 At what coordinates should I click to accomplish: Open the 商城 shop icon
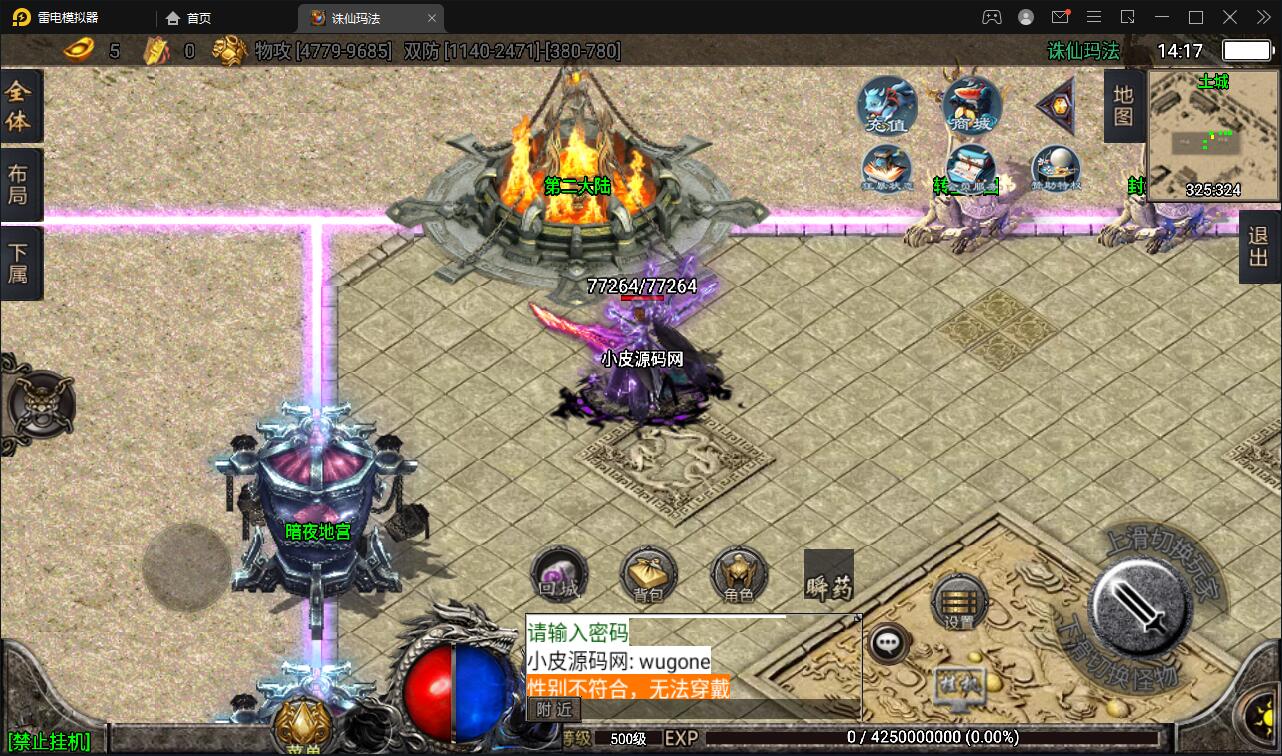tap(971, 105)
